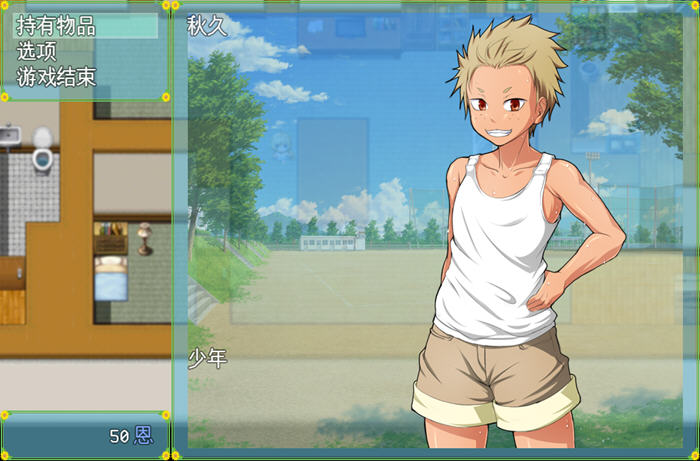Open the 持有物品 items menu
This screenshot has height=461, width=700.
coord(56,27)
